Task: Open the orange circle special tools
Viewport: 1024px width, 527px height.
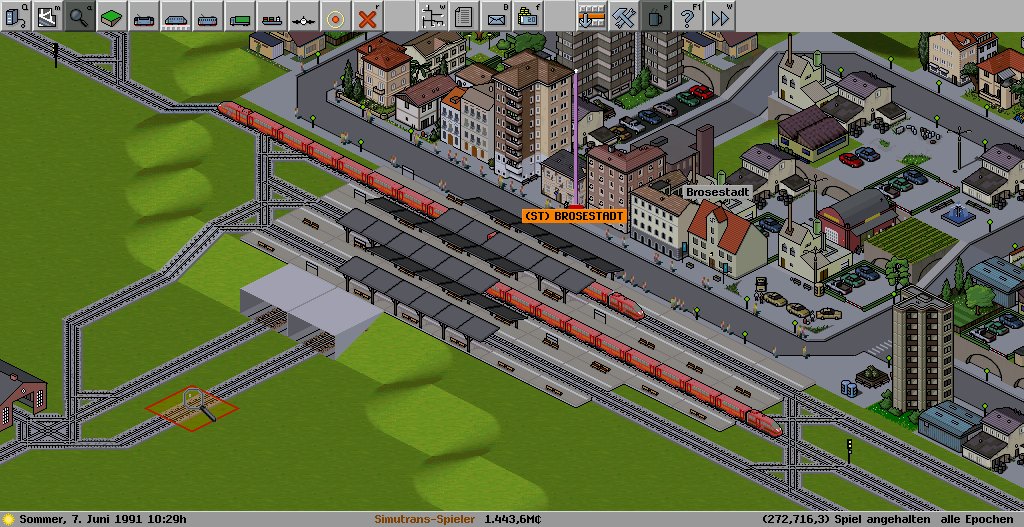Action: [335, 16]
